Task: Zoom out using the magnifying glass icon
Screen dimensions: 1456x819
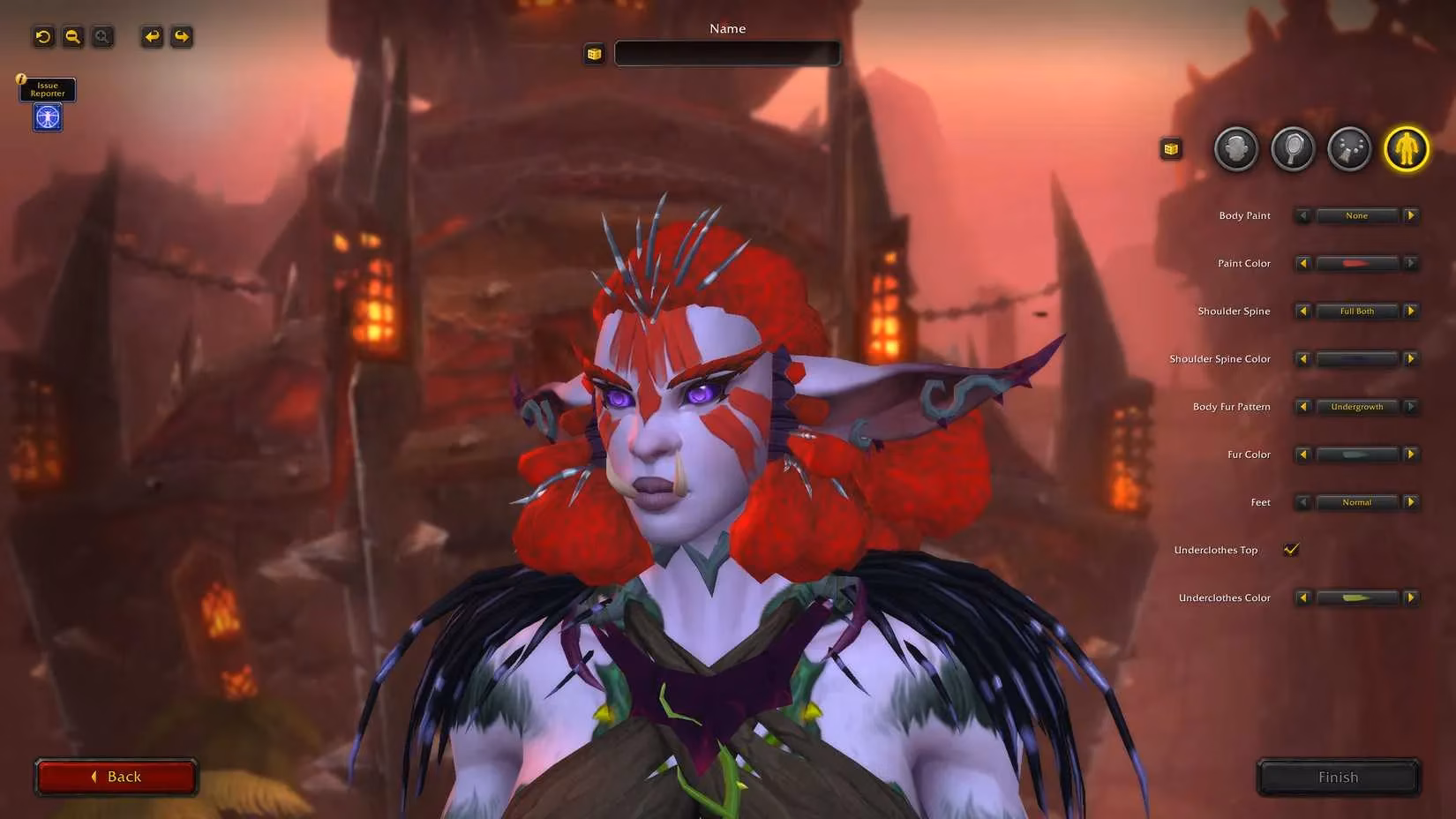Action: [x=72, y=36]
